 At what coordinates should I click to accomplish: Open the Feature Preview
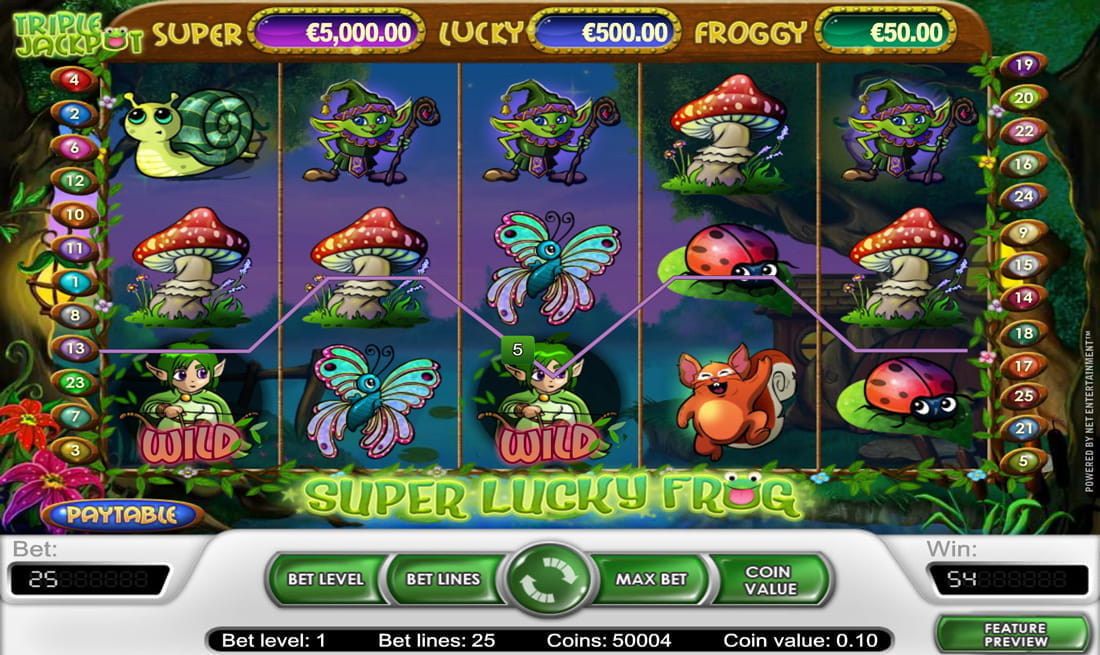[1014, 635]
